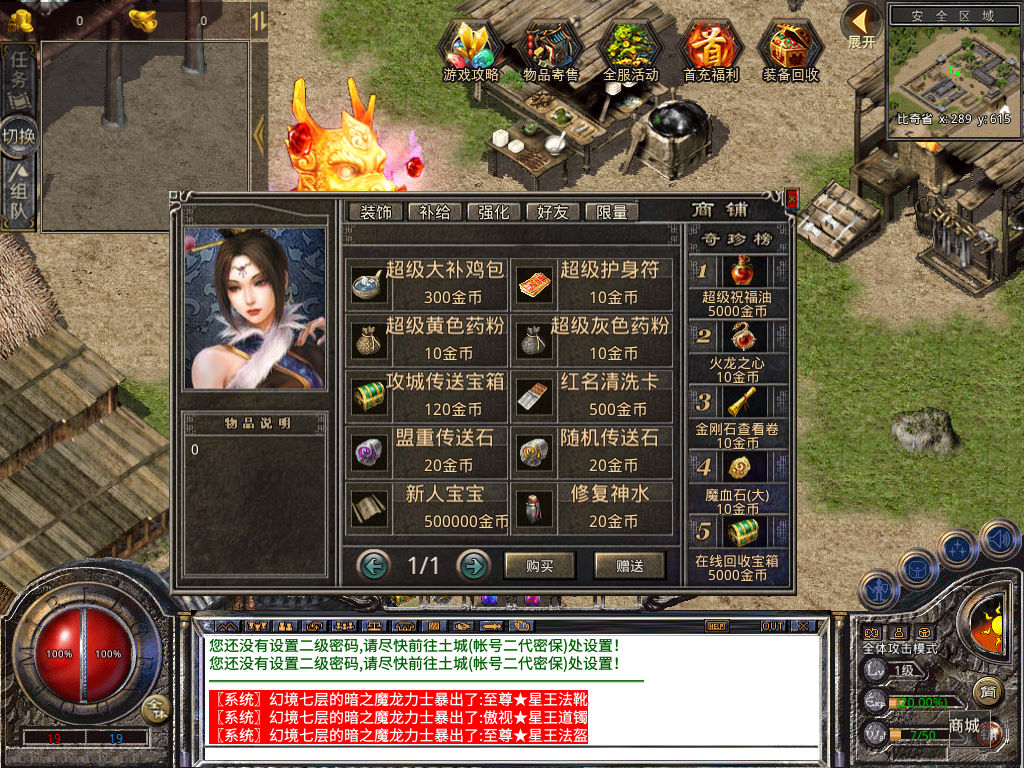Image resolution: width=1024 pixels, height=768 pixels.
Task: Select 超级祝福油 in the top ranking list
Action: (738, 287)
